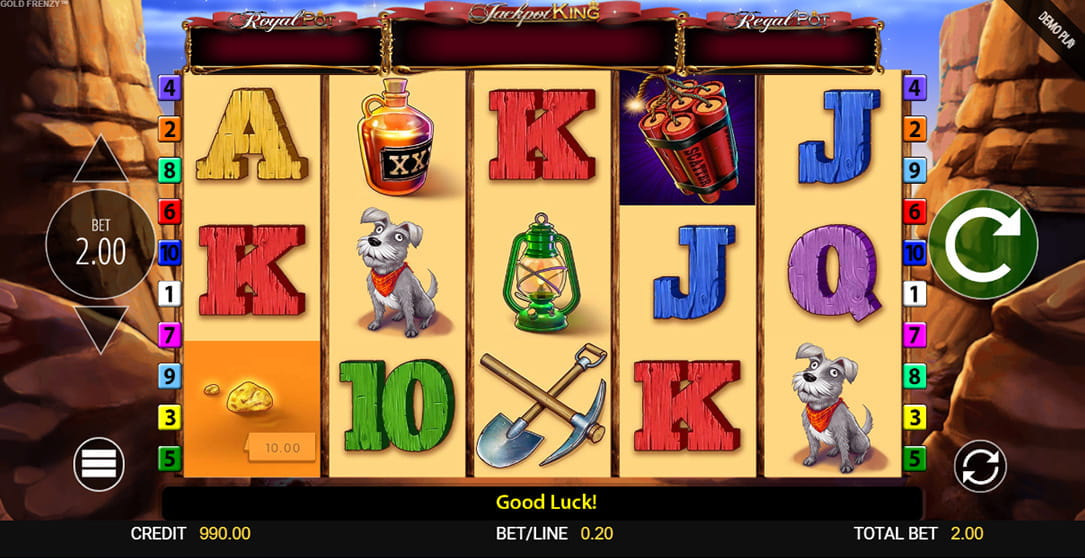Activate the autoplay circular arrows button
Screen dimensions: 1085x558
(979, 466)
